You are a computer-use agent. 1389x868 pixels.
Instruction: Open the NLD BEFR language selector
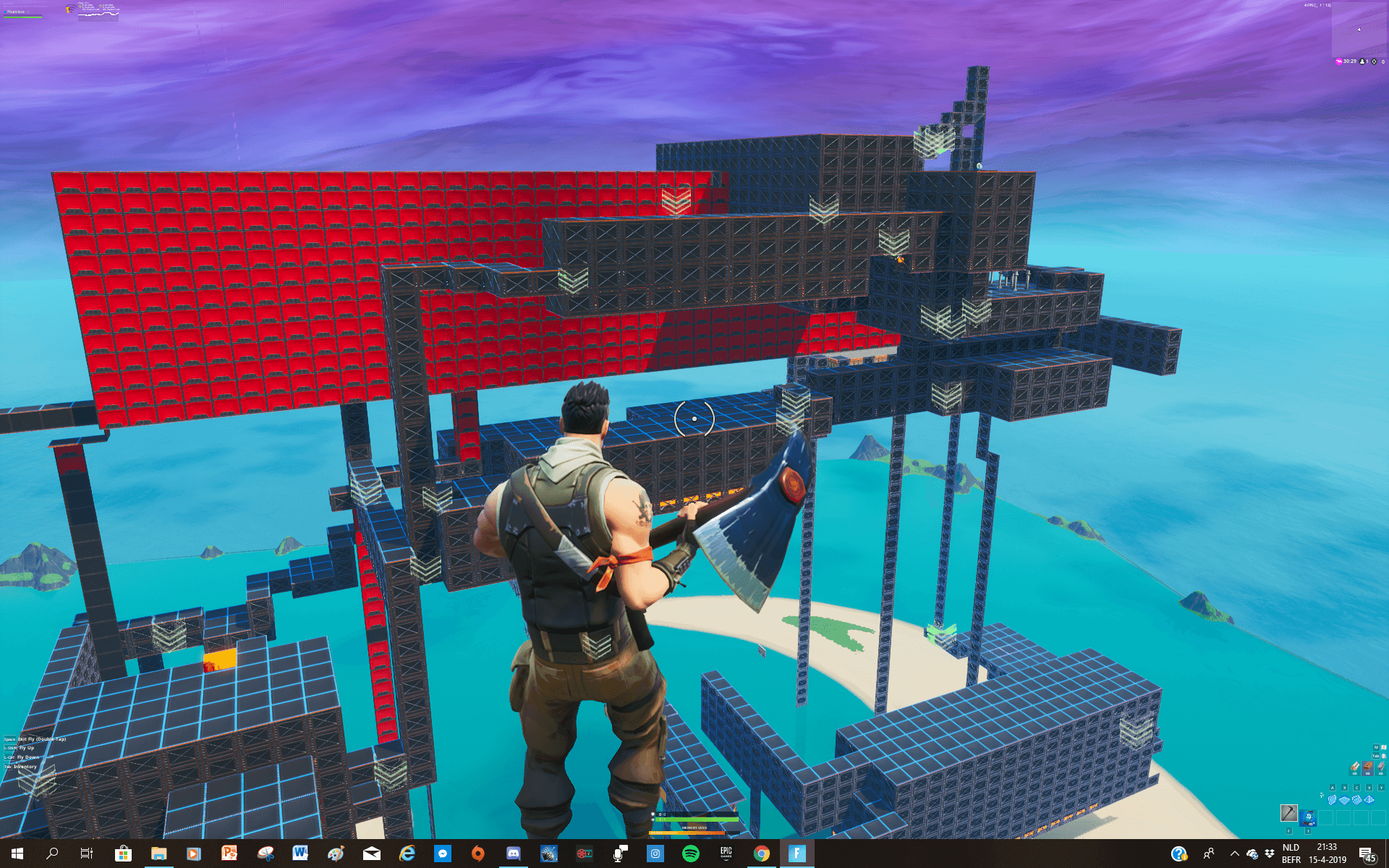coord(1291,855)
